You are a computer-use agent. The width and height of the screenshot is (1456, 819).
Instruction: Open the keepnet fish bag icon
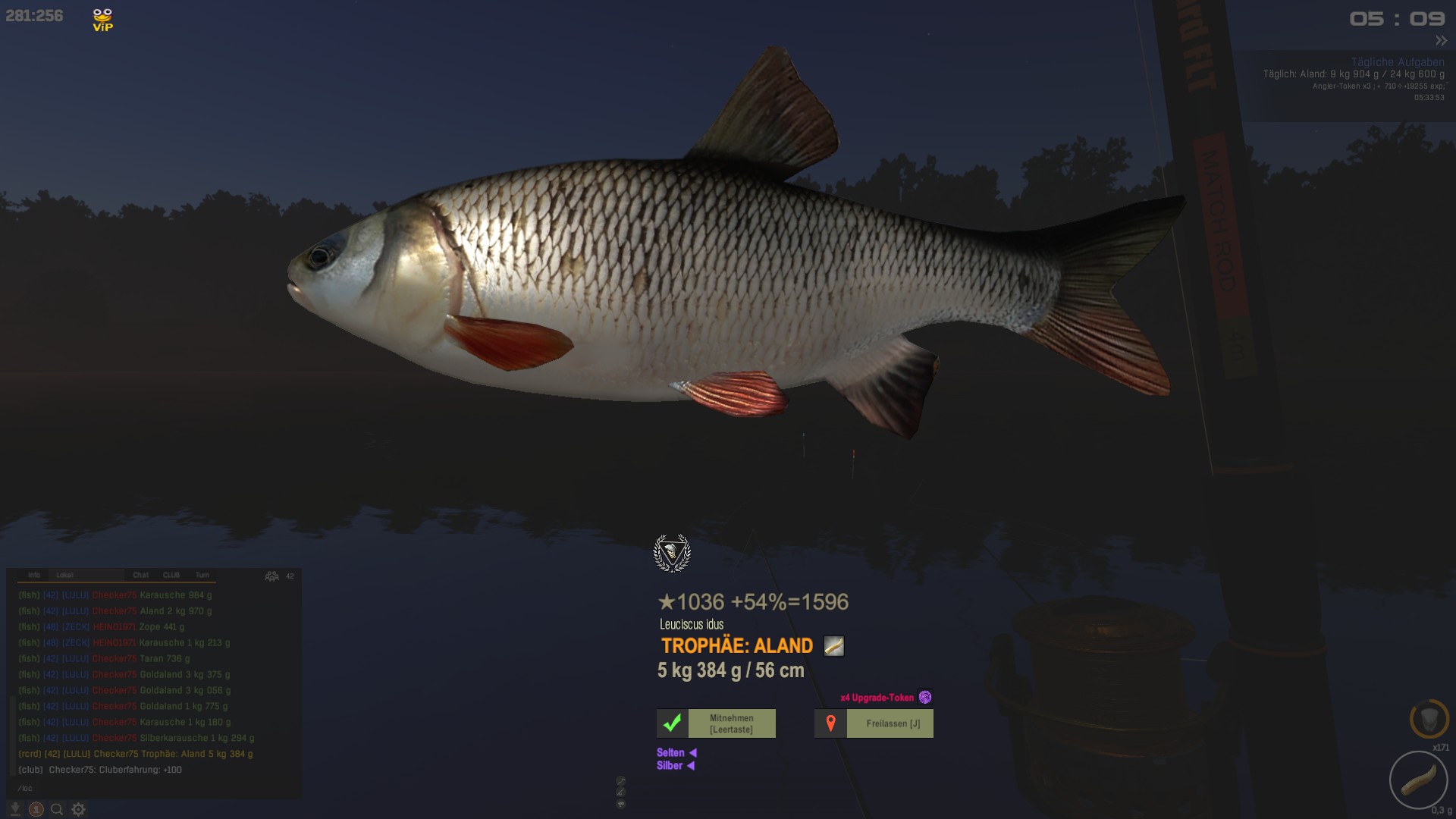tap(1429, 719)
